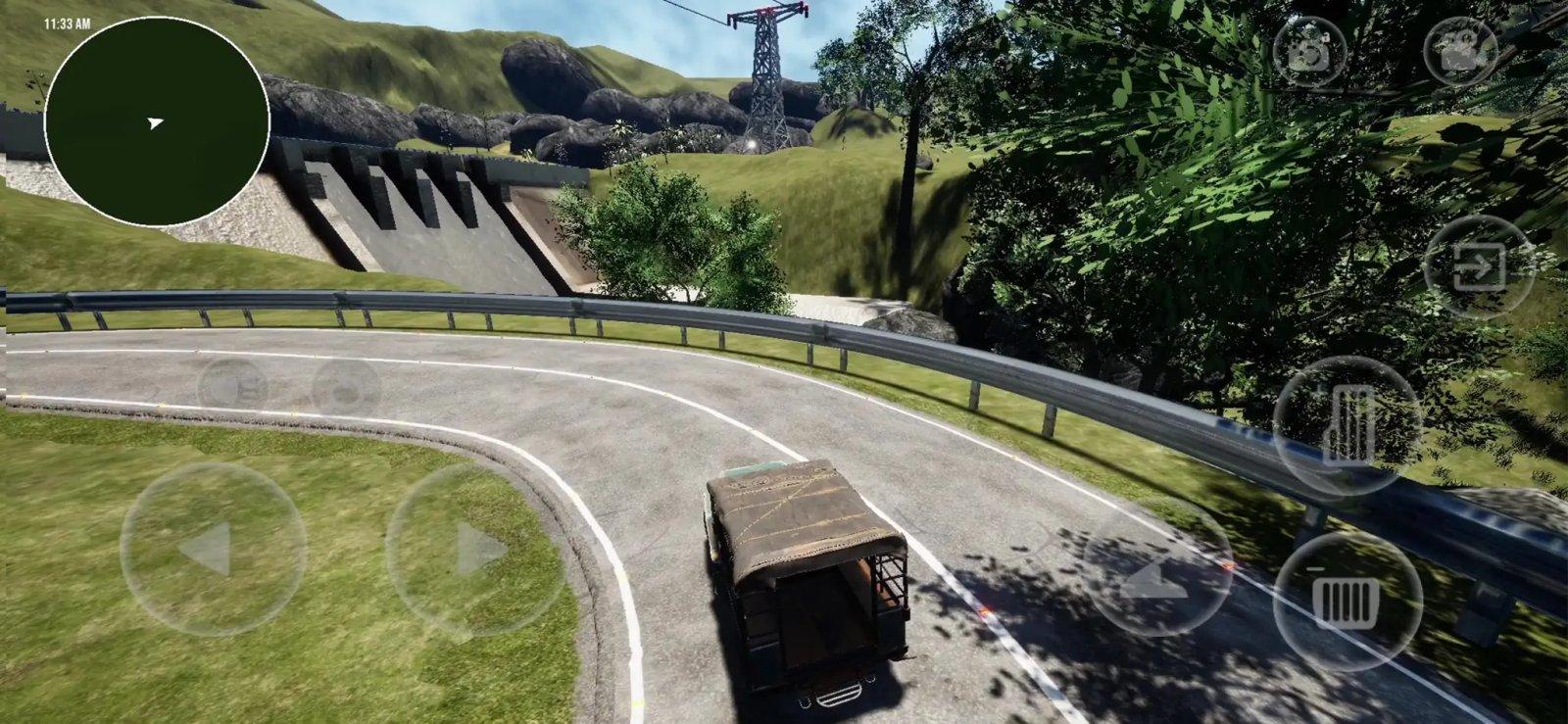Switch view with the video camera icon
Viewport: 1568px width, 724px height.
[x=1460, y=51]
